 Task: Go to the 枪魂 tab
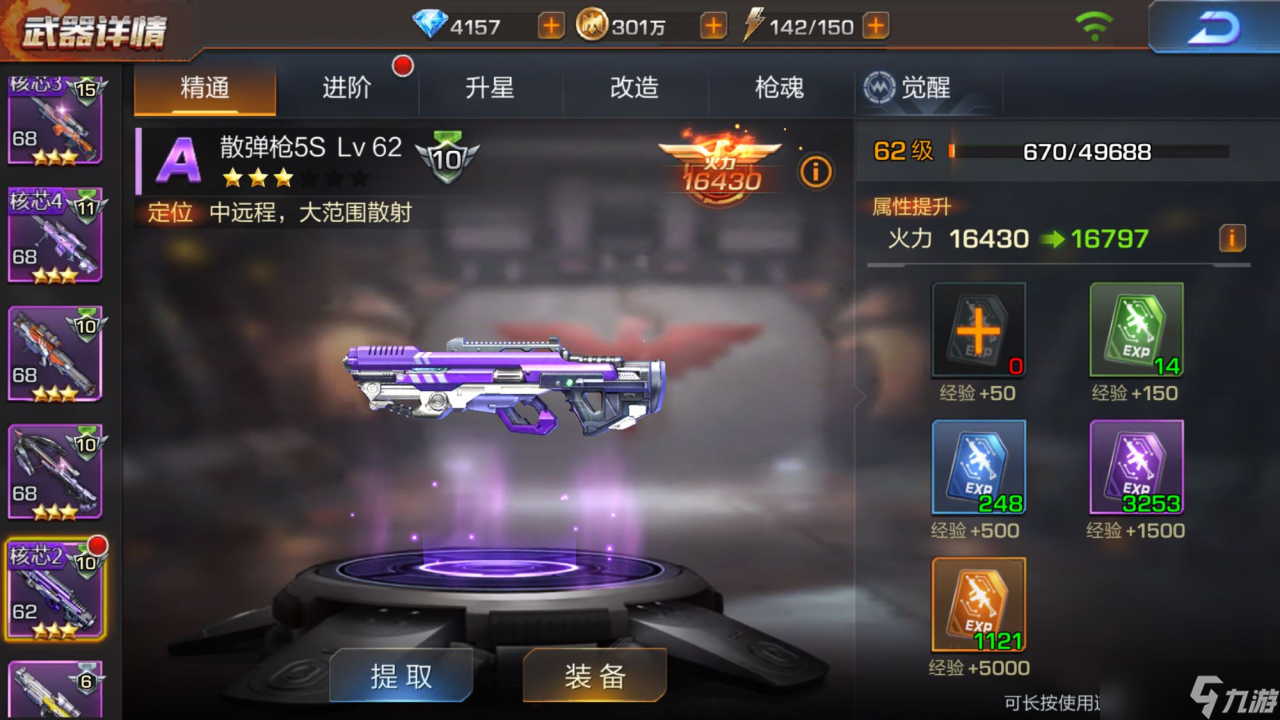tap(779, 88)
